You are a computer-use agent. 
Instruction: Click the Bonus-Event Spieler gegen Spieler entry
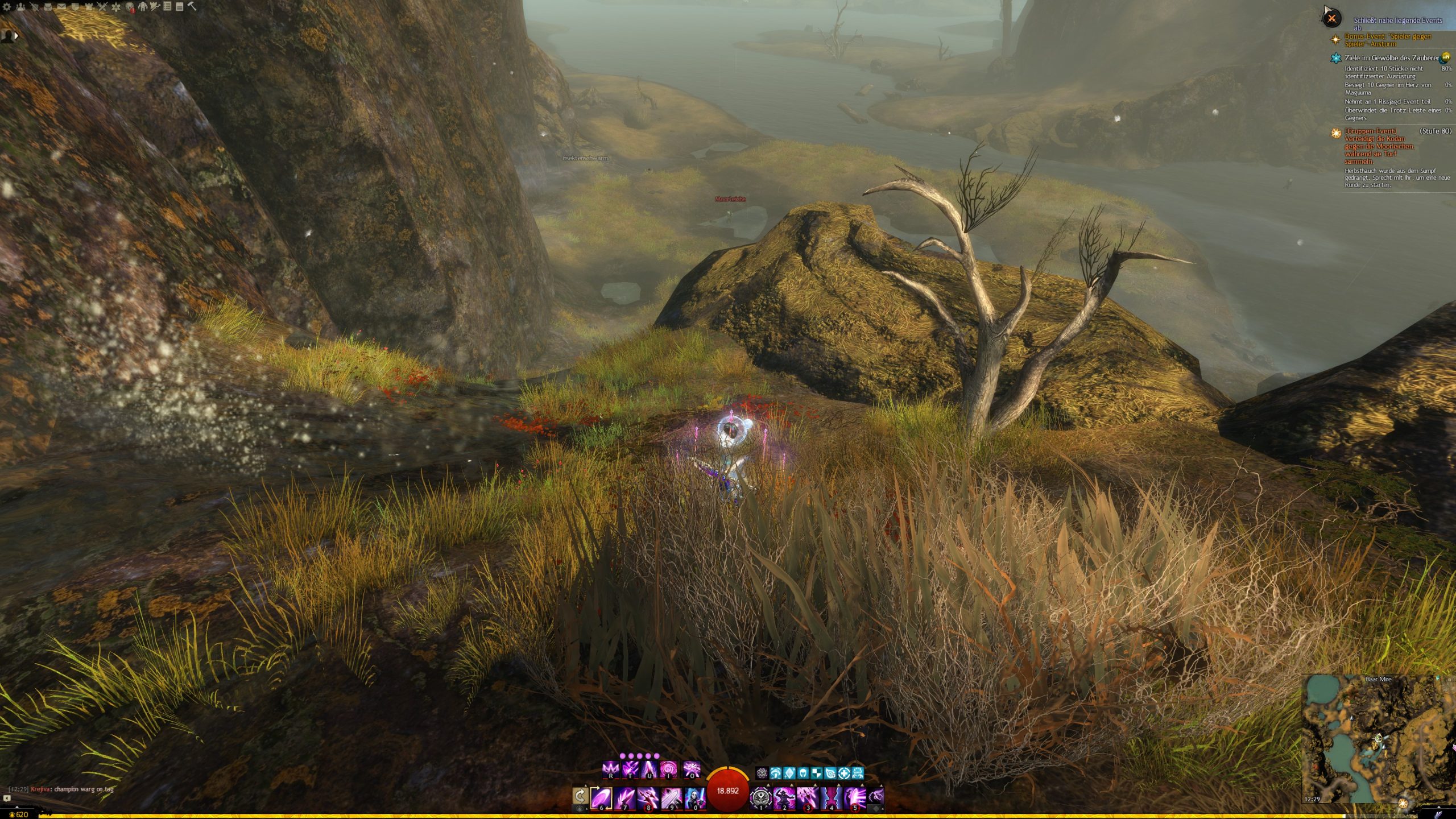(1388, 40)
